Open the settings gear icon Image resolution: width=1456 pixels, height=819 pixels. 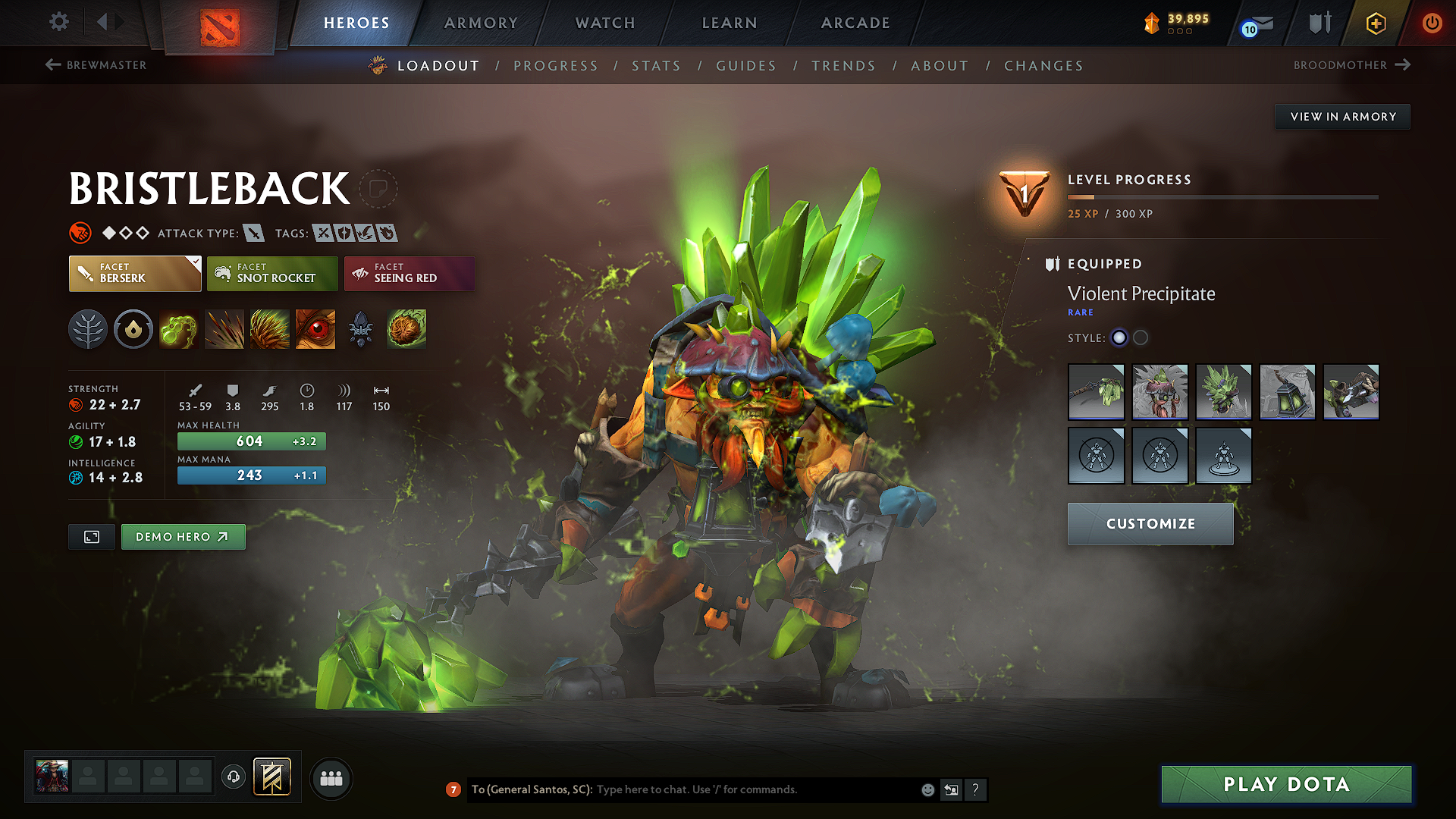pyautogui.click(x=59, y=22)
